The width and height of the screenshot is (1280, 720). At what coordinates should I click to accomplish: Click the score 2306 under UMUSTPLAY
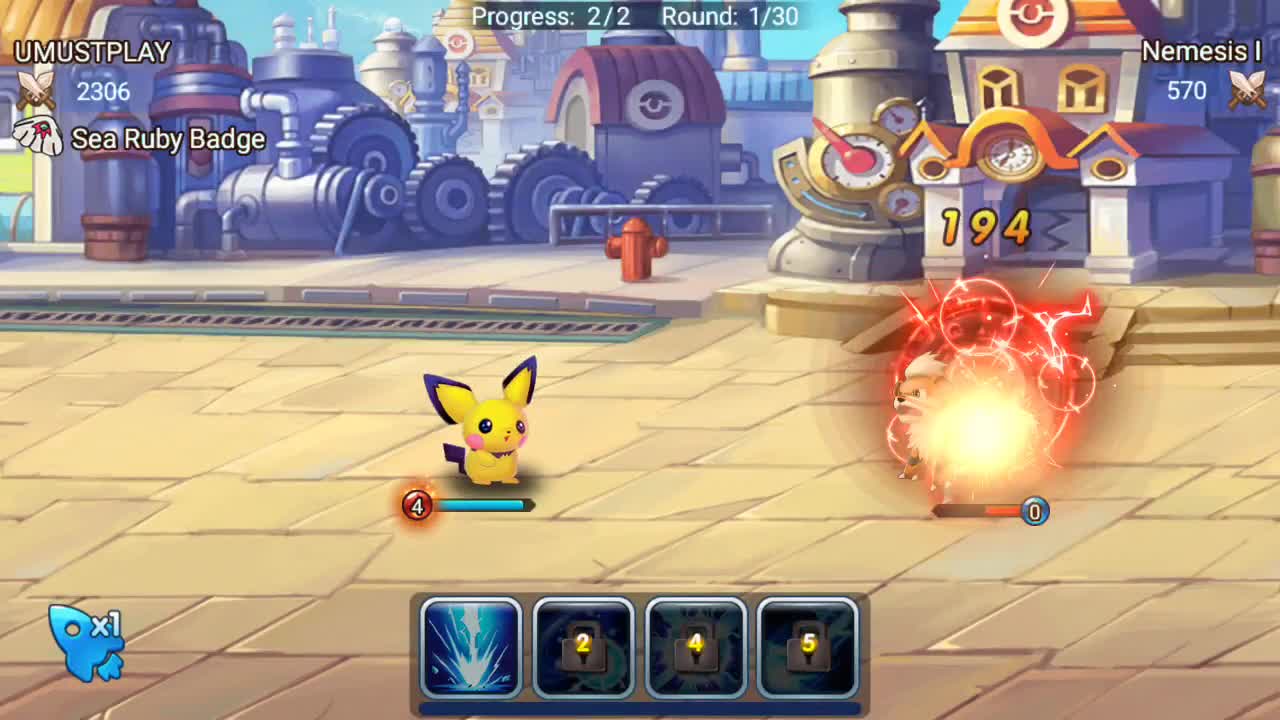point(102,91)
